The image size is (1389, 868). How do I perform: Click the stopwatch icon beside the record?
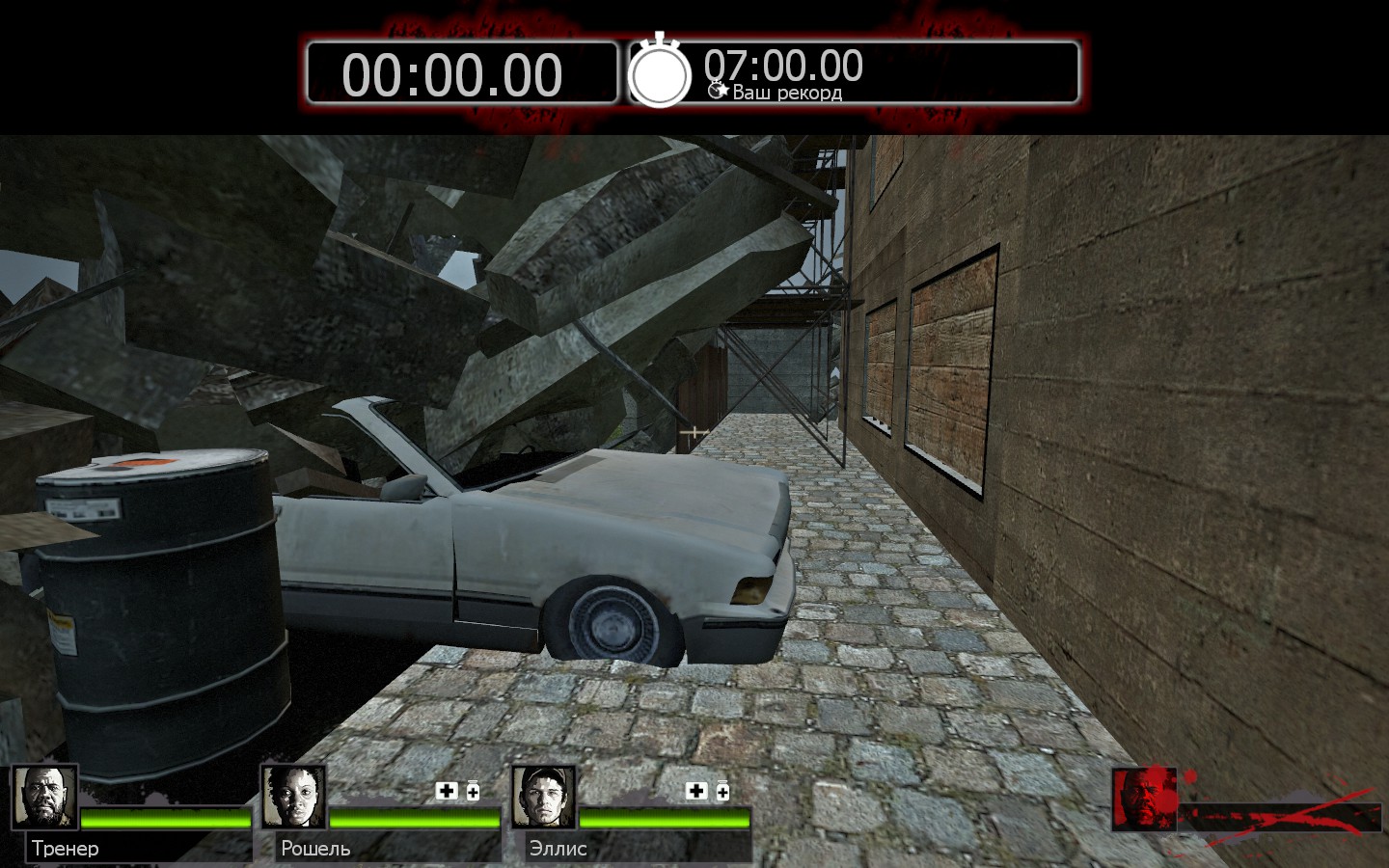pos(660,72)
